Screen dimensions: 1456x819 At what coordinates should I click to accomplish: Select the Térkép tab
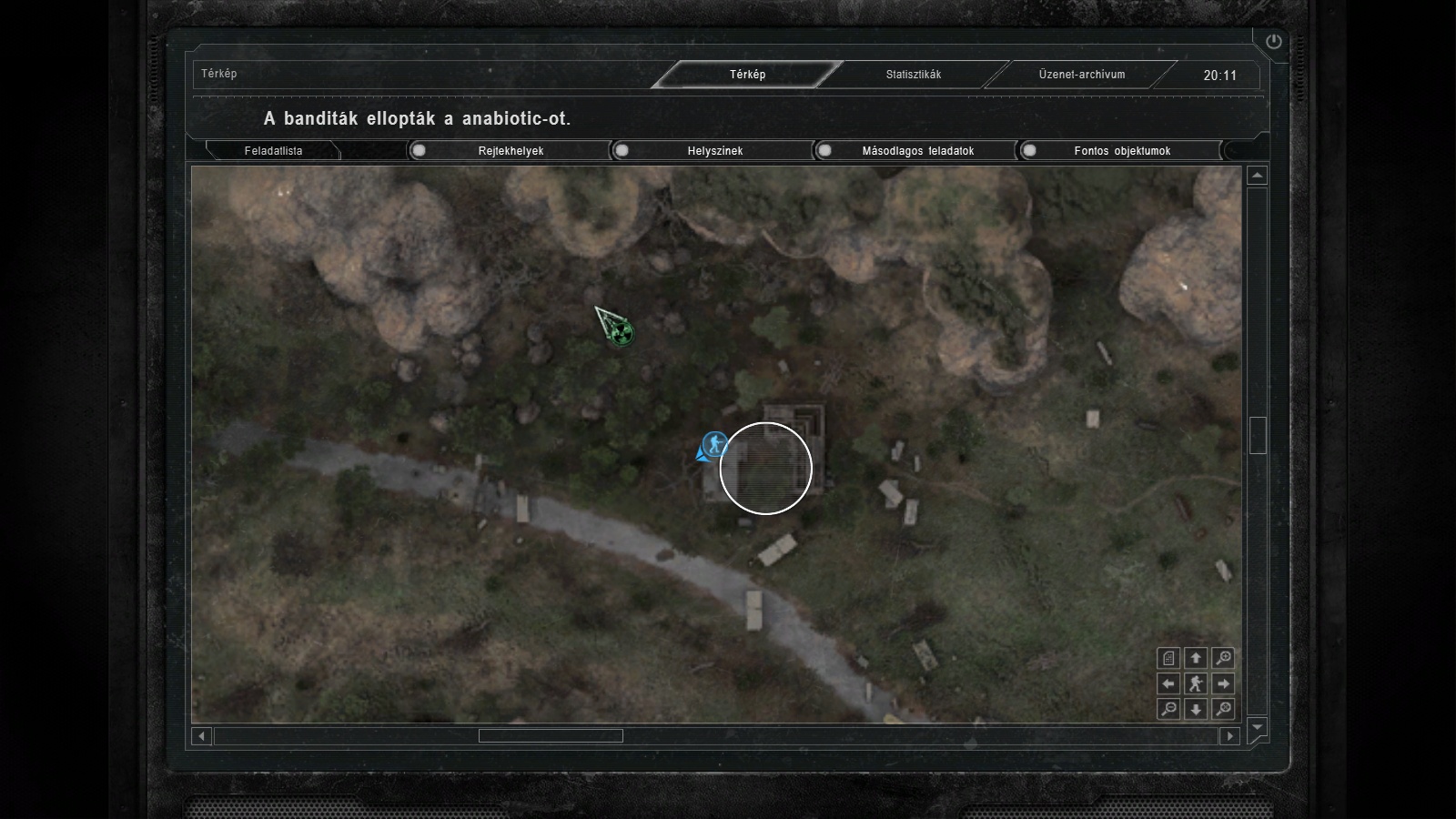747,75
